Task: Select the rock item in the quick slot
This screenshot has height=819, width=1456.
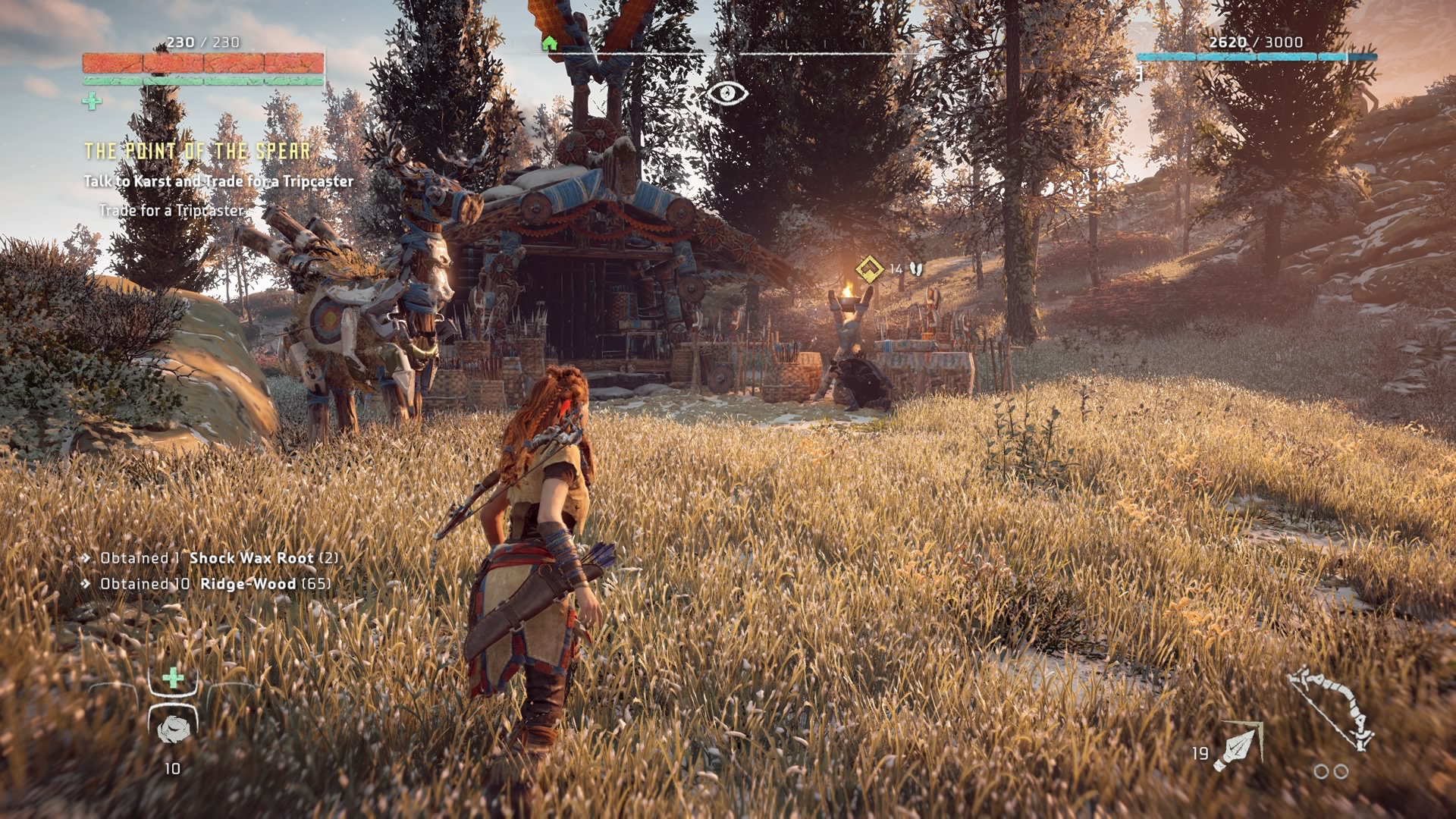Action: tap(173, 729)
